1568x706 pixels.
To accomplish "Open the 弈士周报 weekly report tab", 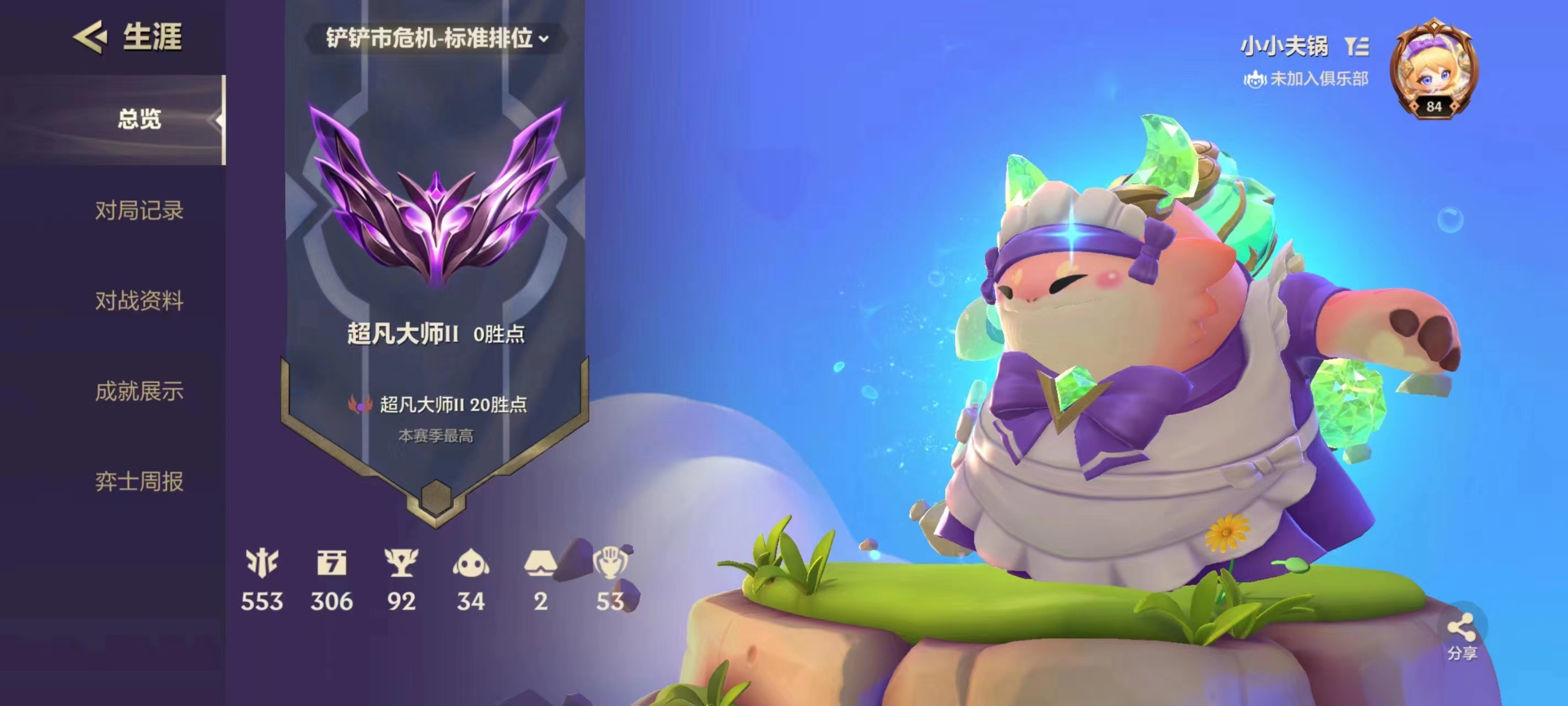I will coord(139,481).
